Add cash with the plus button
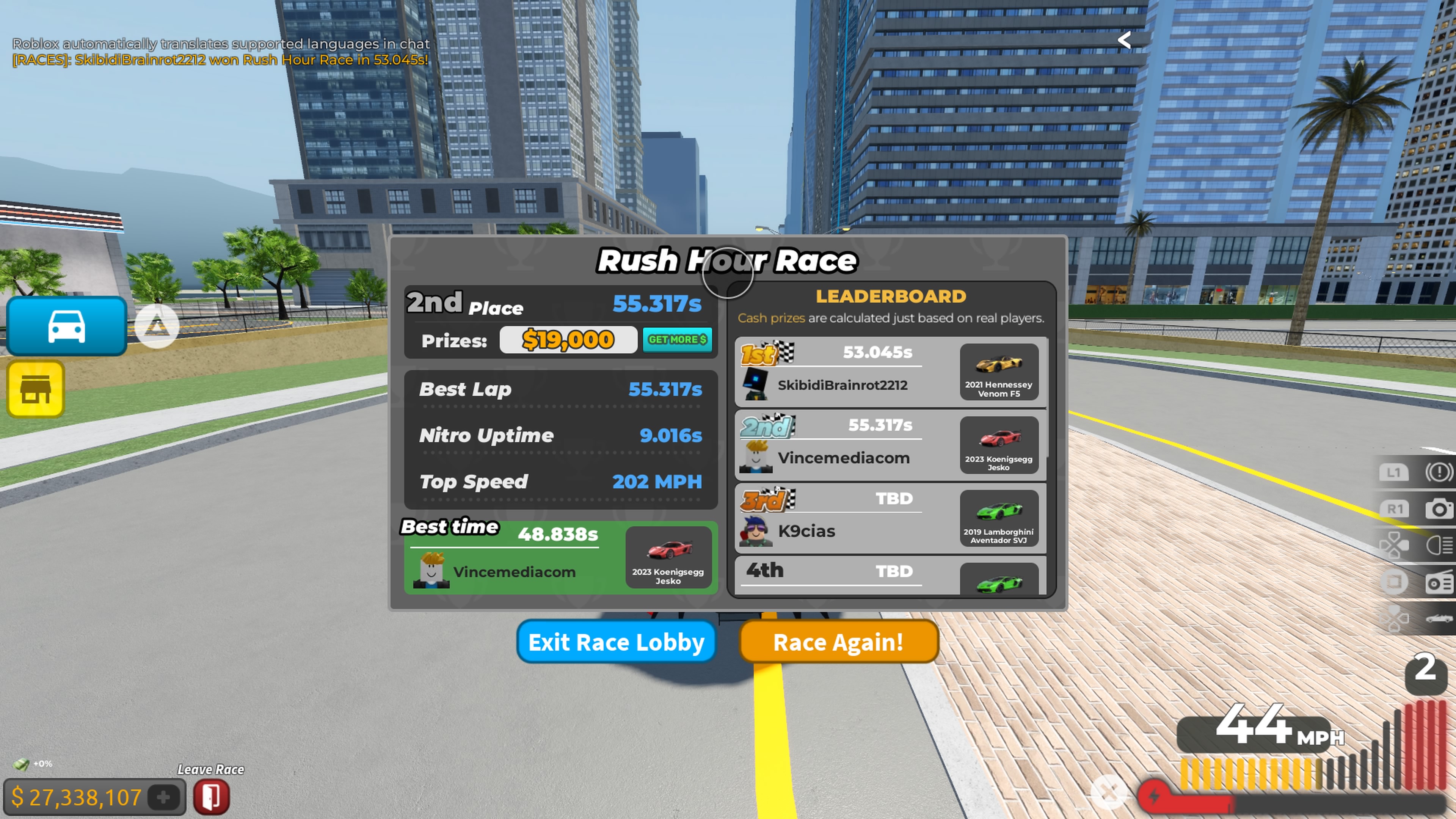Image resolution: width=1456 pixels, height=819 pixels. click(x=163, y=797)
